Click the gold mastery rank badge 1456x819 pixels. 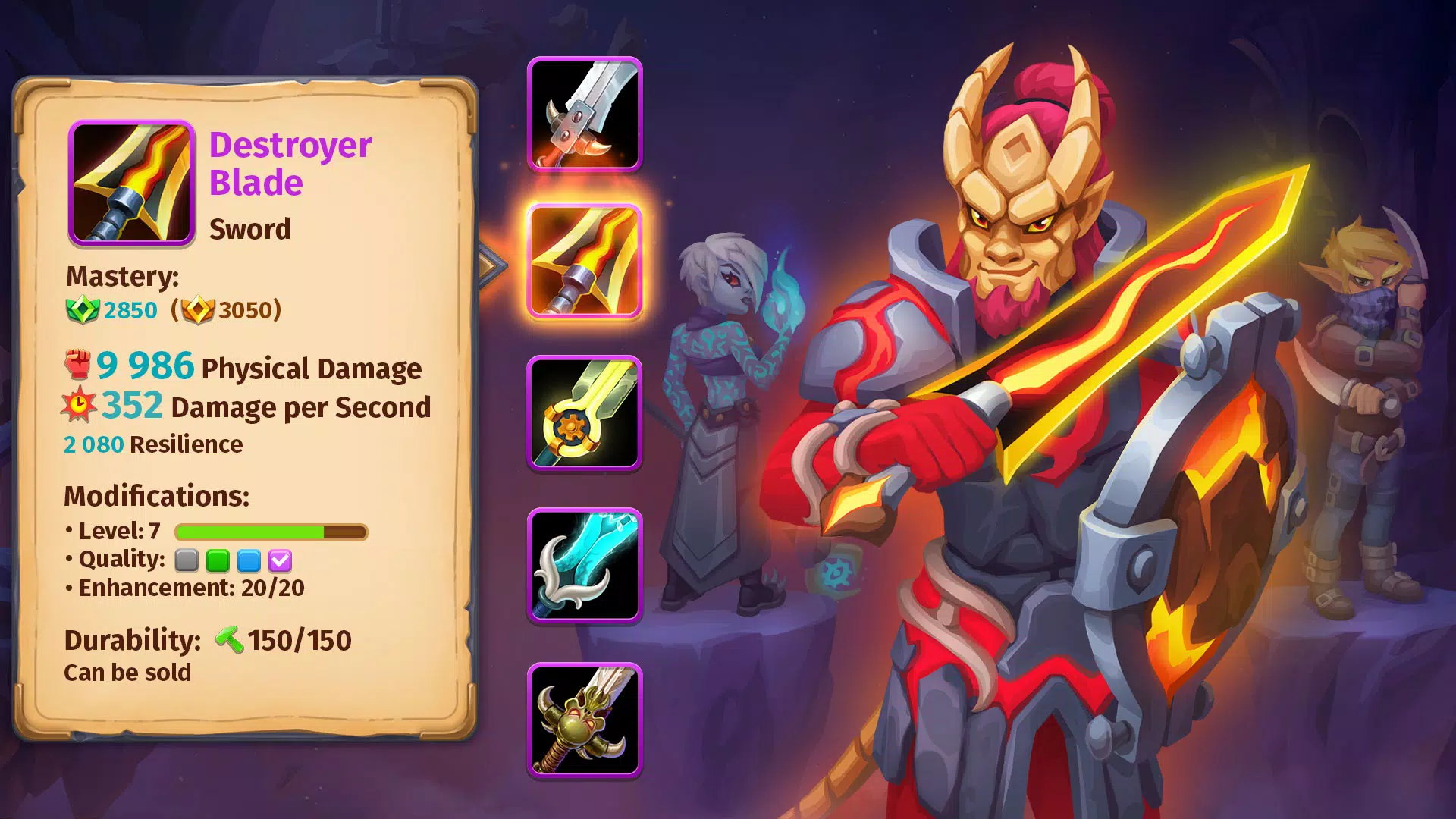point(199,310)
